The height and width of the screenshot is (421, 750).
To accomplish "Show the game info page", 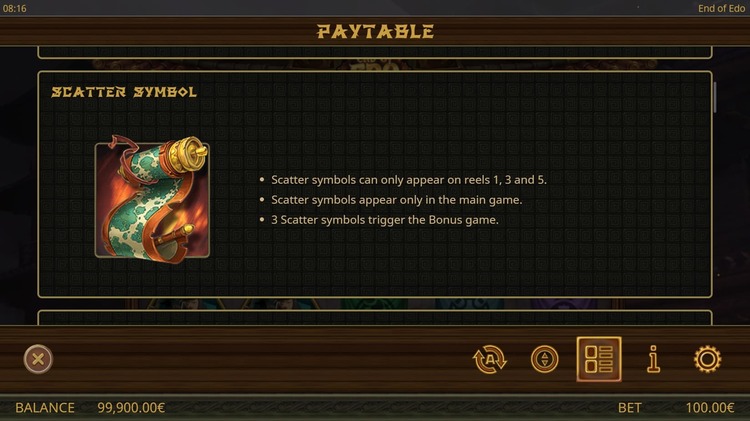I will point(654,359).
